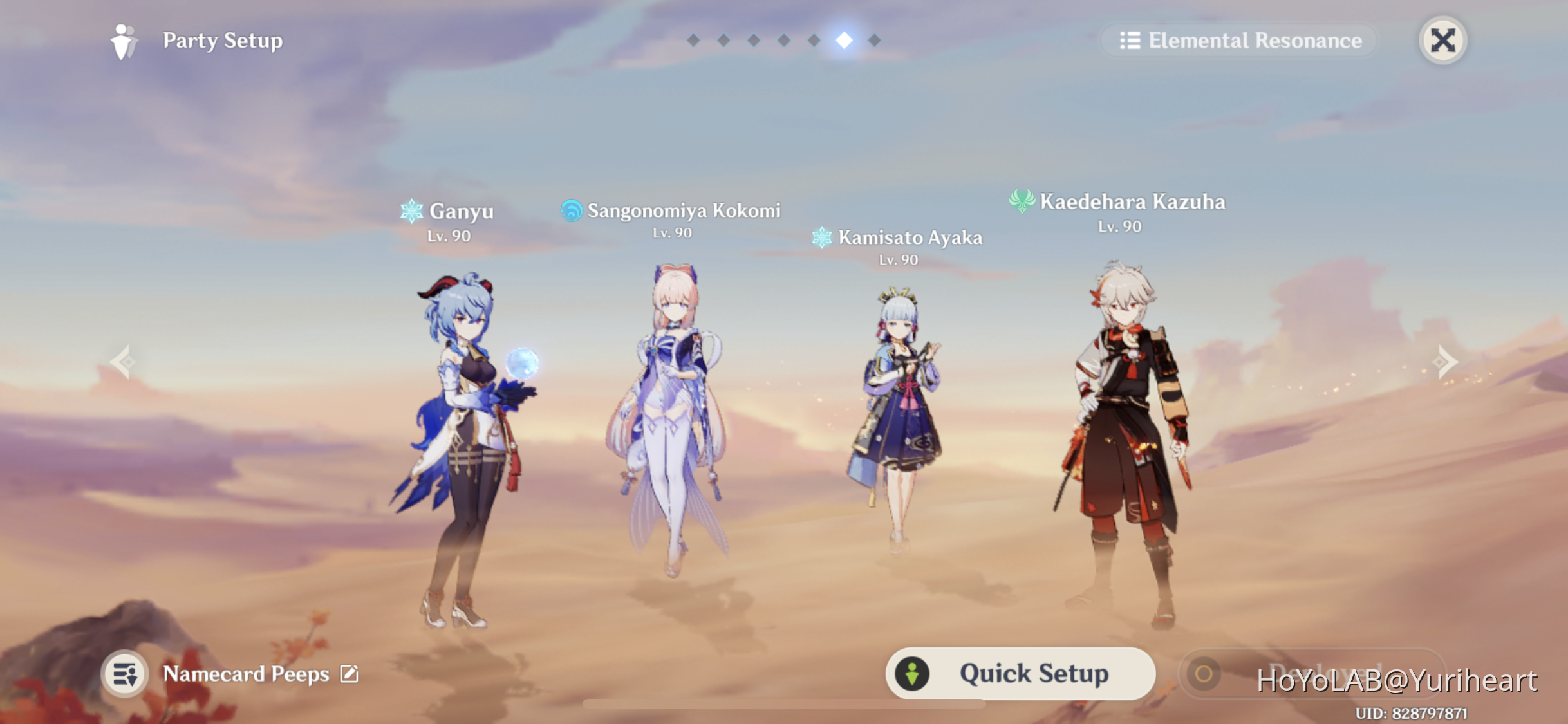Click the Hydro icon next to Sangonomiya Kokomi
1568x724 pixels.
(572, 209)
